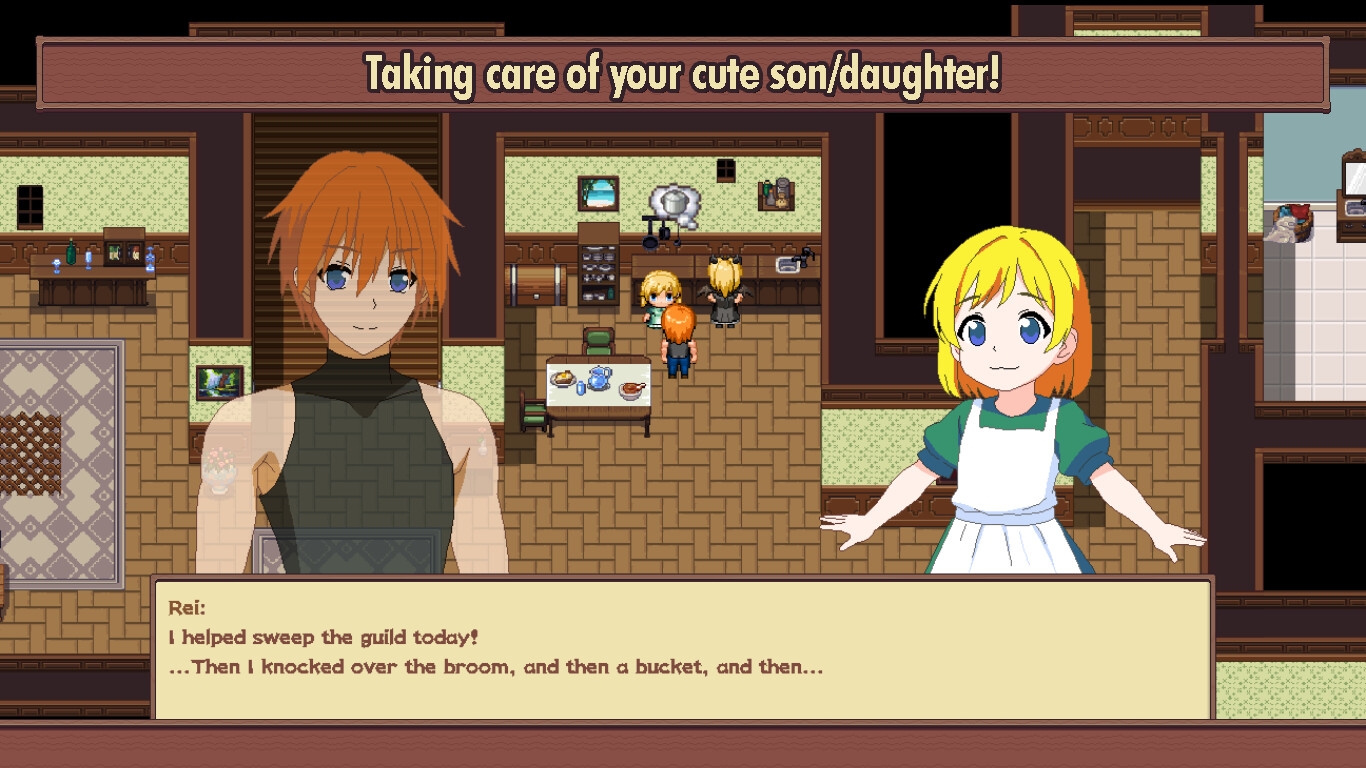Advance Rei's dialogue message box
1366x768 pixels.
click(x=682, y=648)
